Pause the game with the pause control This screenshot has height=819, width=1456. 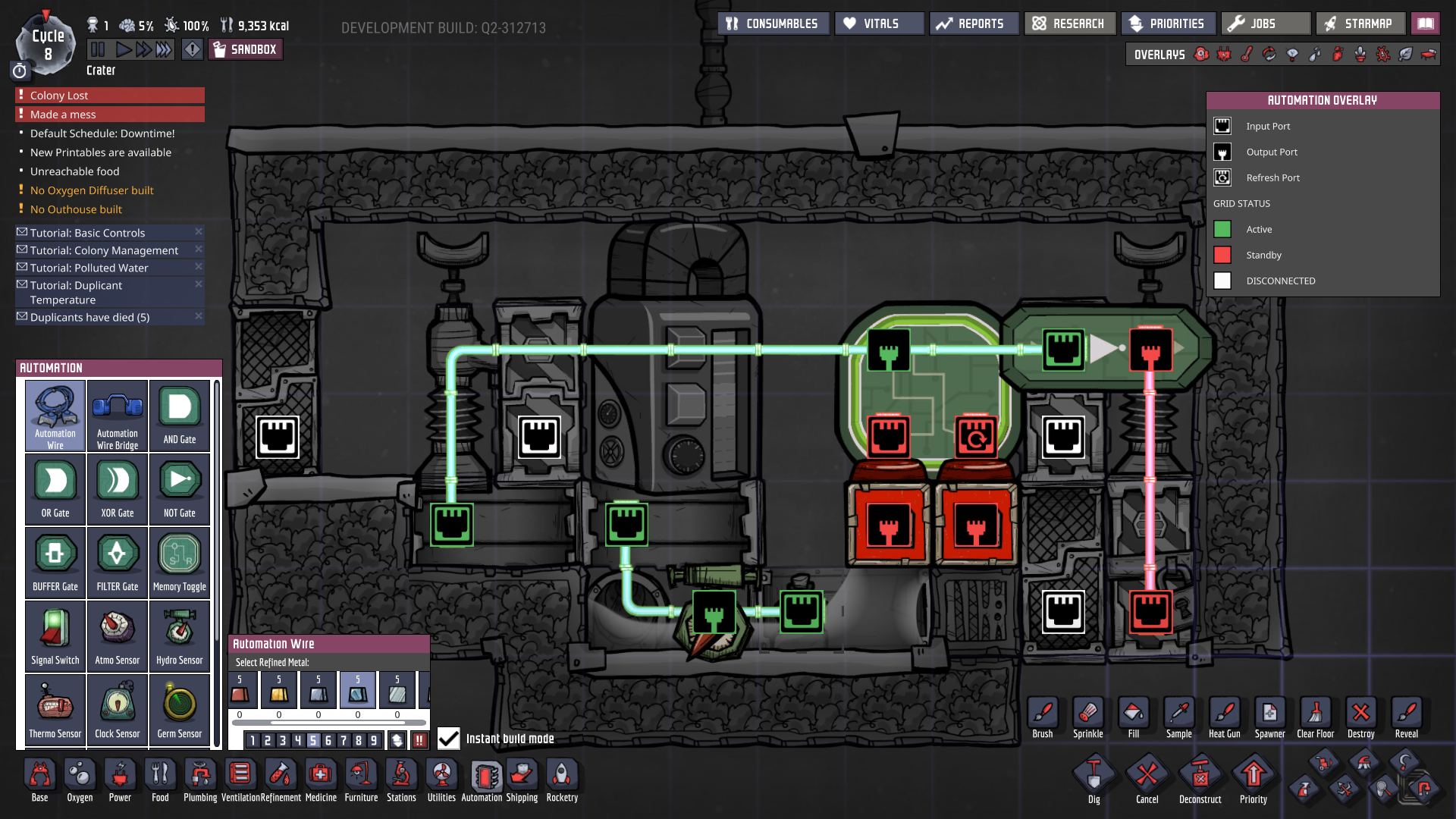pyautogui.click(x=97, y=49)
